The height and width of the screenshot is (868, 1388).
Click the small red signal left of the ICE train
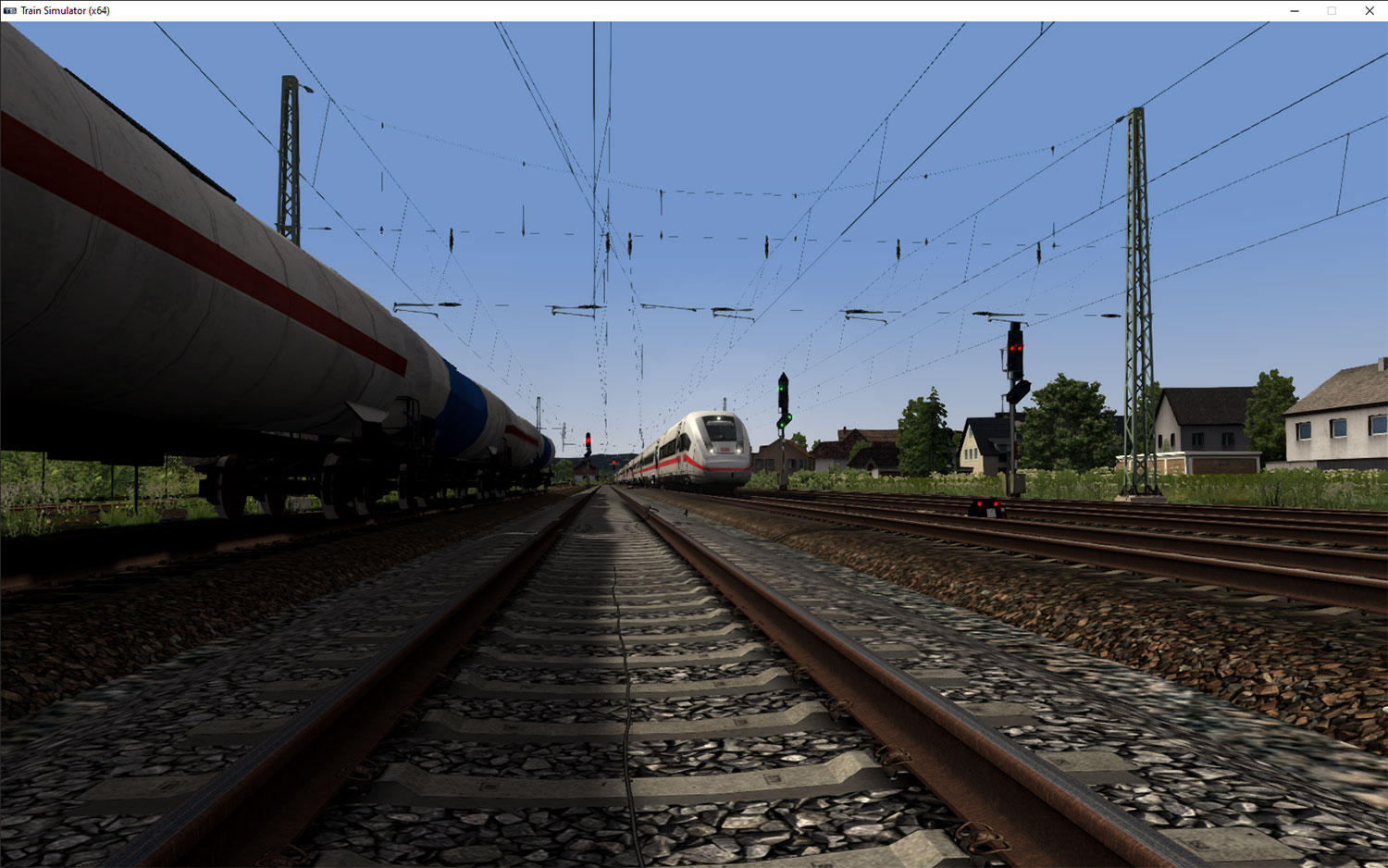click(588, 440)
